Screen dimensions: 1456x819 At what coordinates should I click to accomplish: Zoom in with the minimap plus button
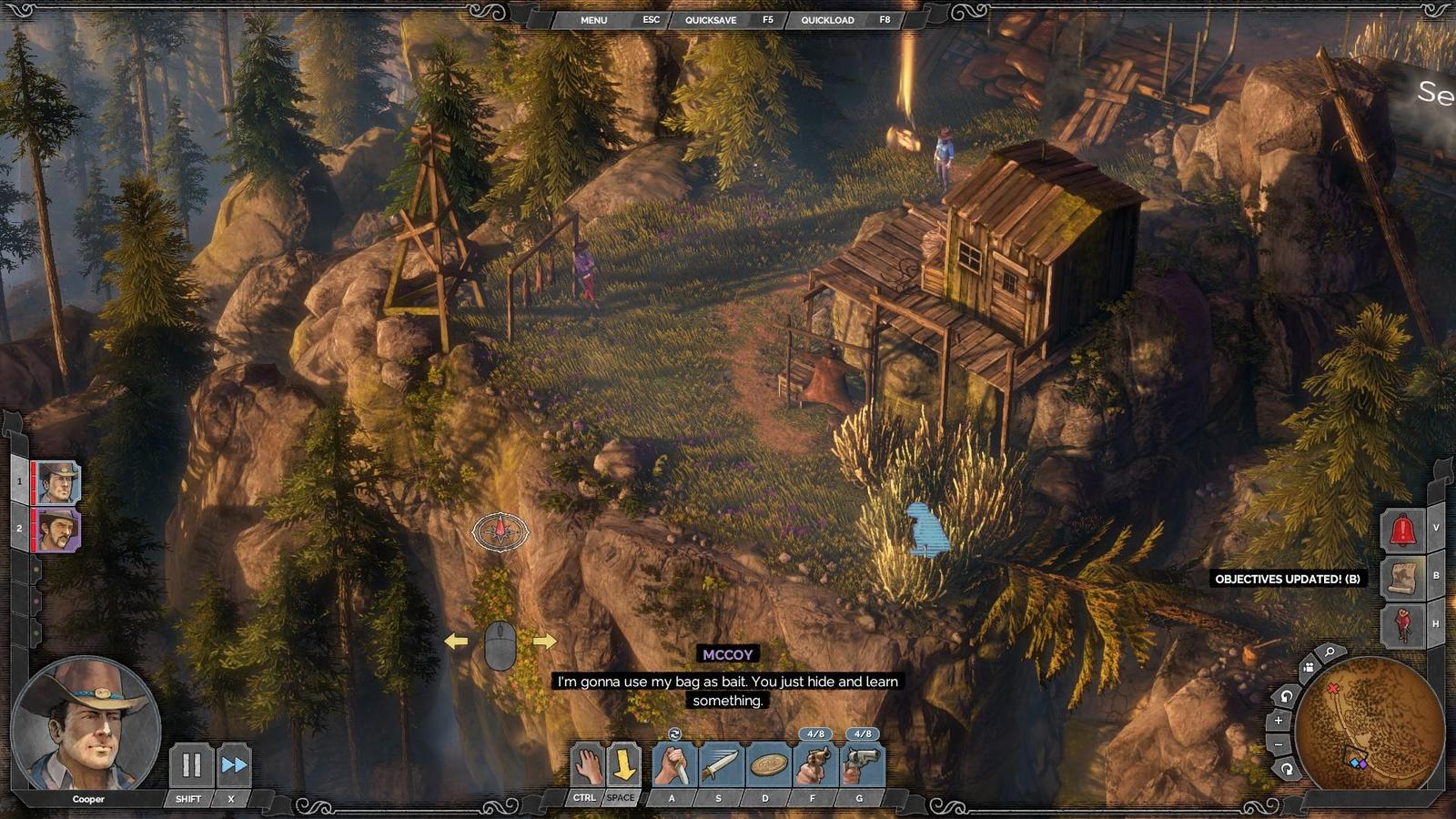(1279, 721)
